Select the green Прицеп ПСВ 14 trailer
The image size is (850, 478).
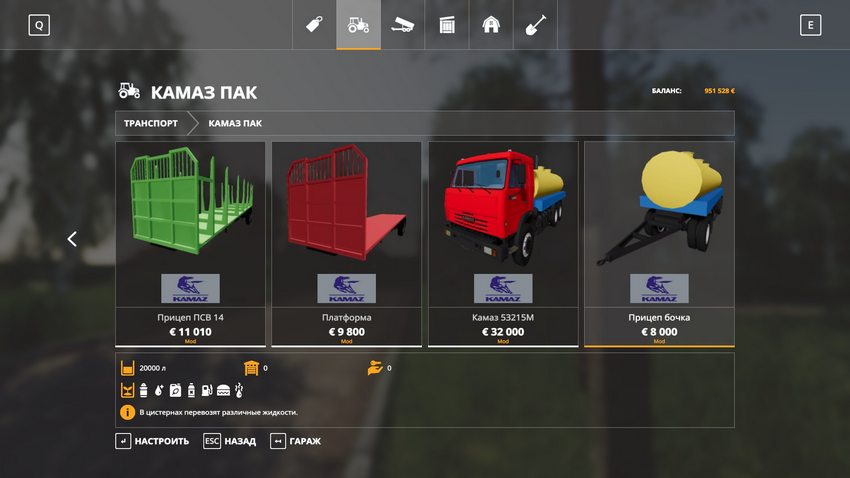click(190, 243)
